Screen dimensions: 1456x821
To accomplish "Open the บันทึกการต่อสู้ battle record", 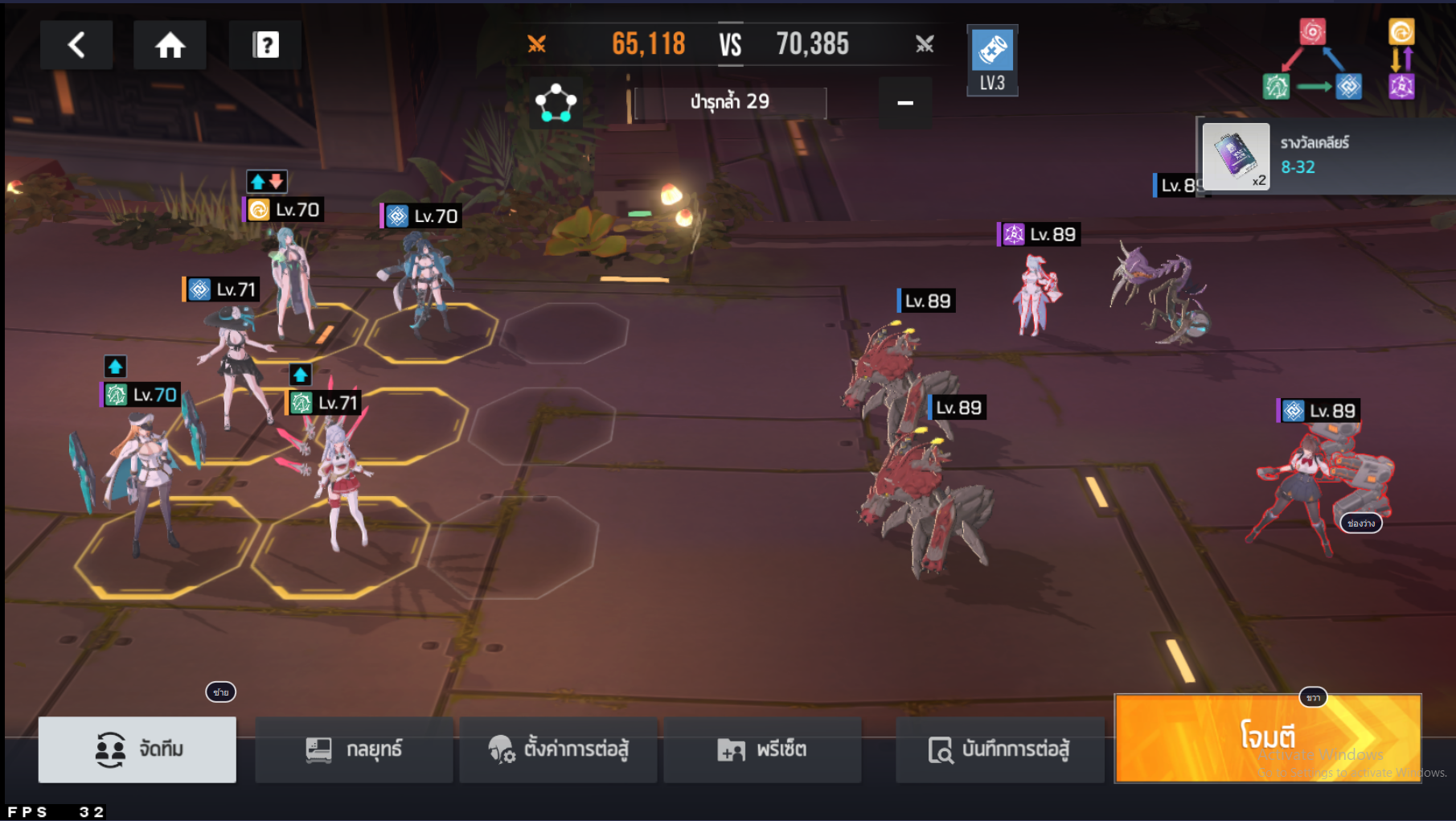I will 999,749.
